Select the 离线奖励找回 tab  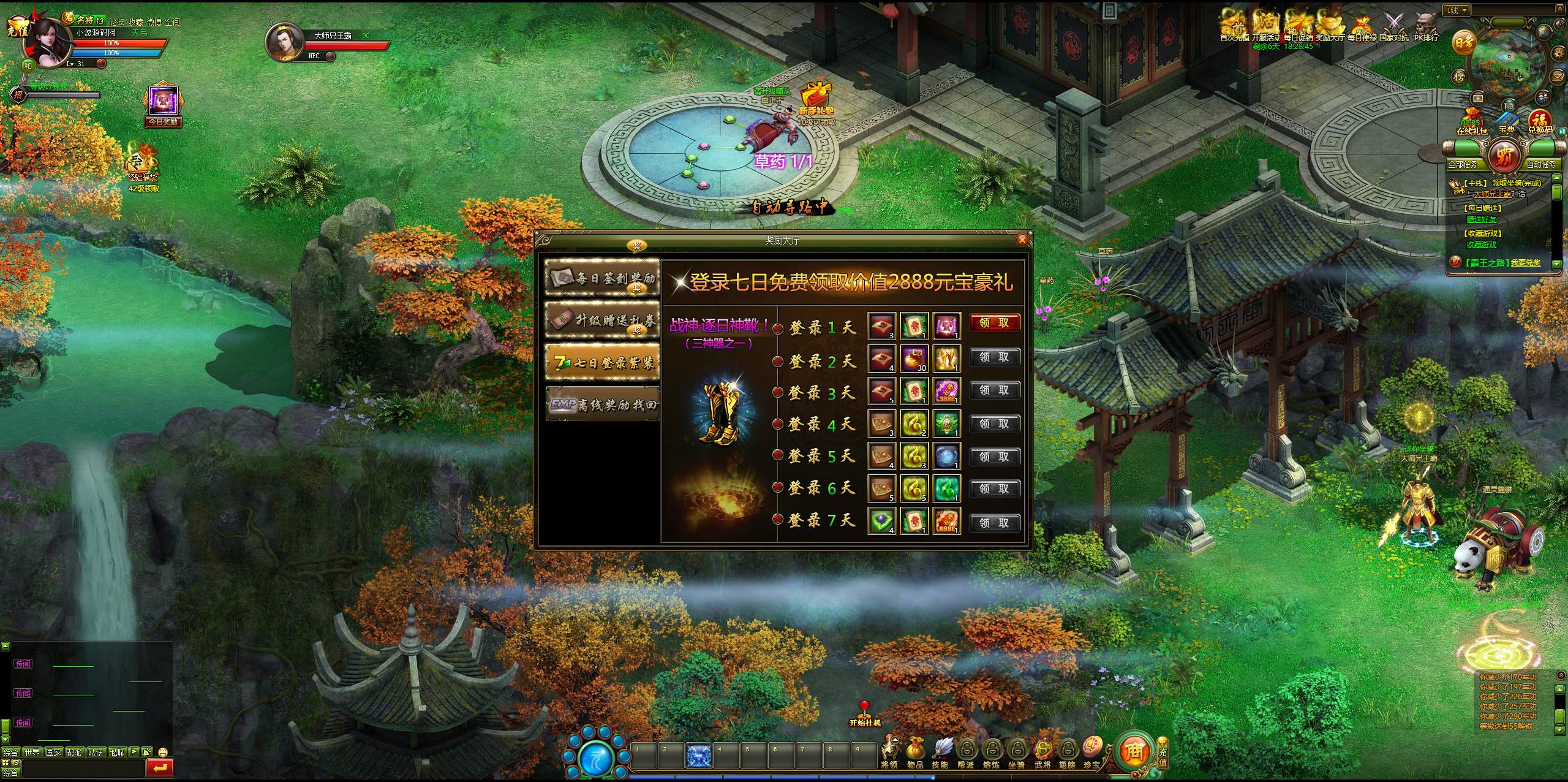pyautogui.click(x=602, y=404)
